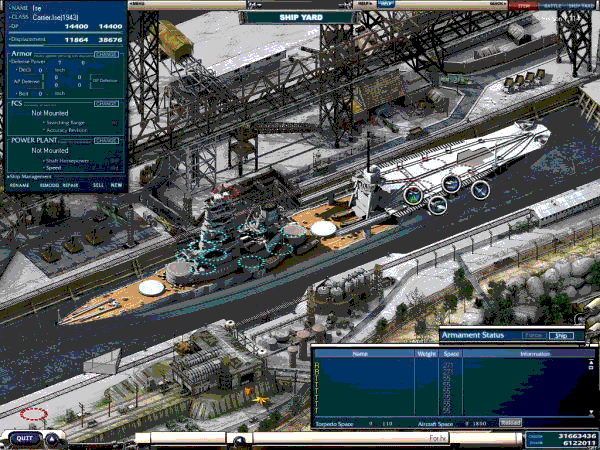Sort the armament list by Name column
Screen dimensions: 600x450
pyautogui.click(x=360, y=353)
